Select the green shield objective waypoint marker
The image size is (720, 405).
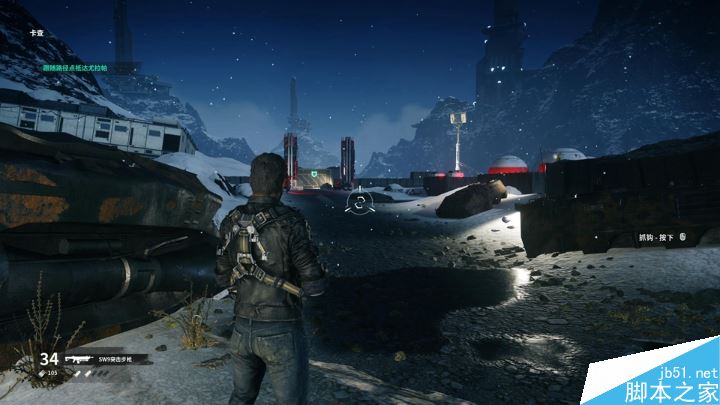coord(316,172)
